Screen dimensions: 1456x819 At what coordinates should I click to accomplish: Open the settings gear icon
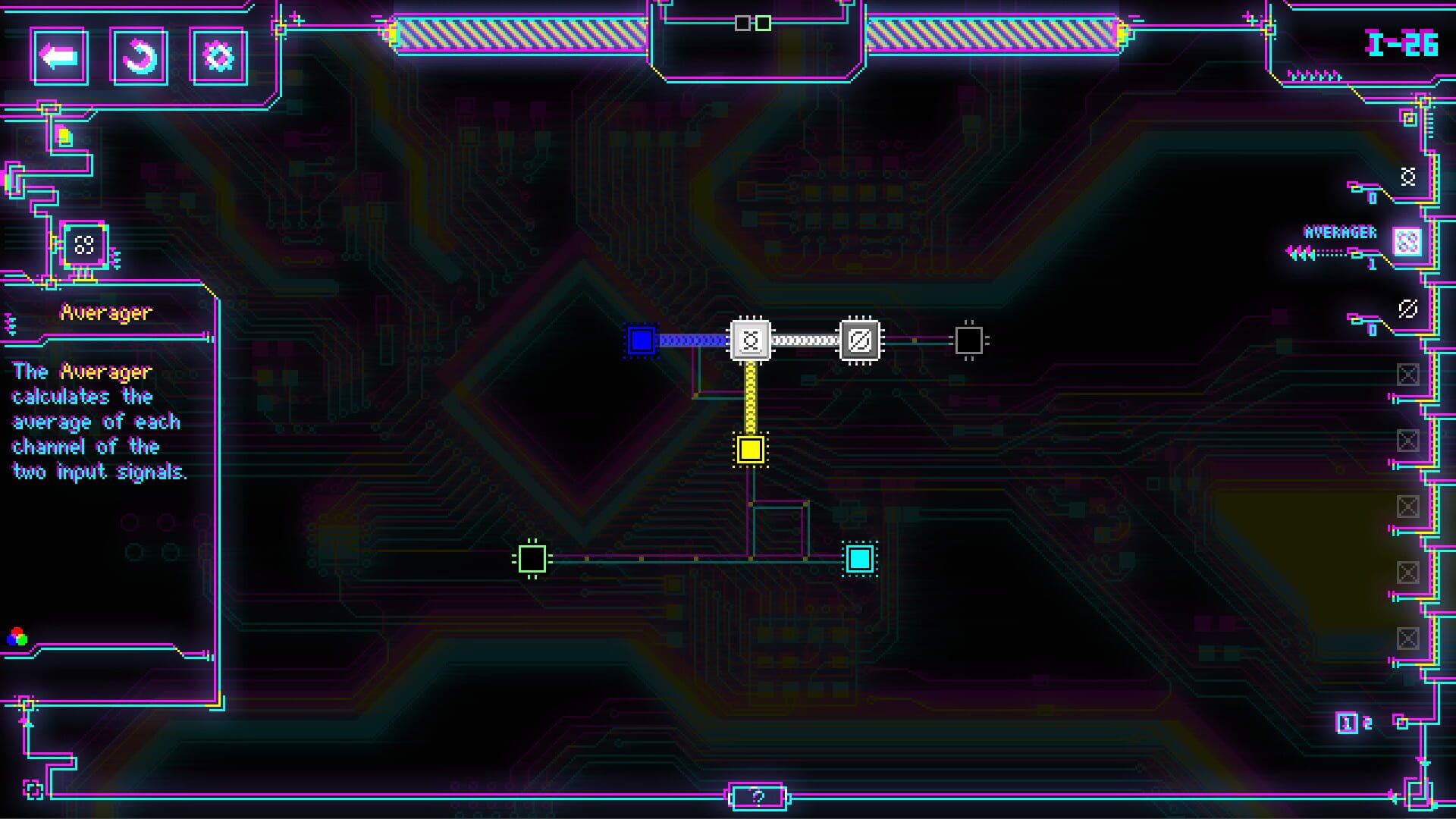click(x=217, y=55)
